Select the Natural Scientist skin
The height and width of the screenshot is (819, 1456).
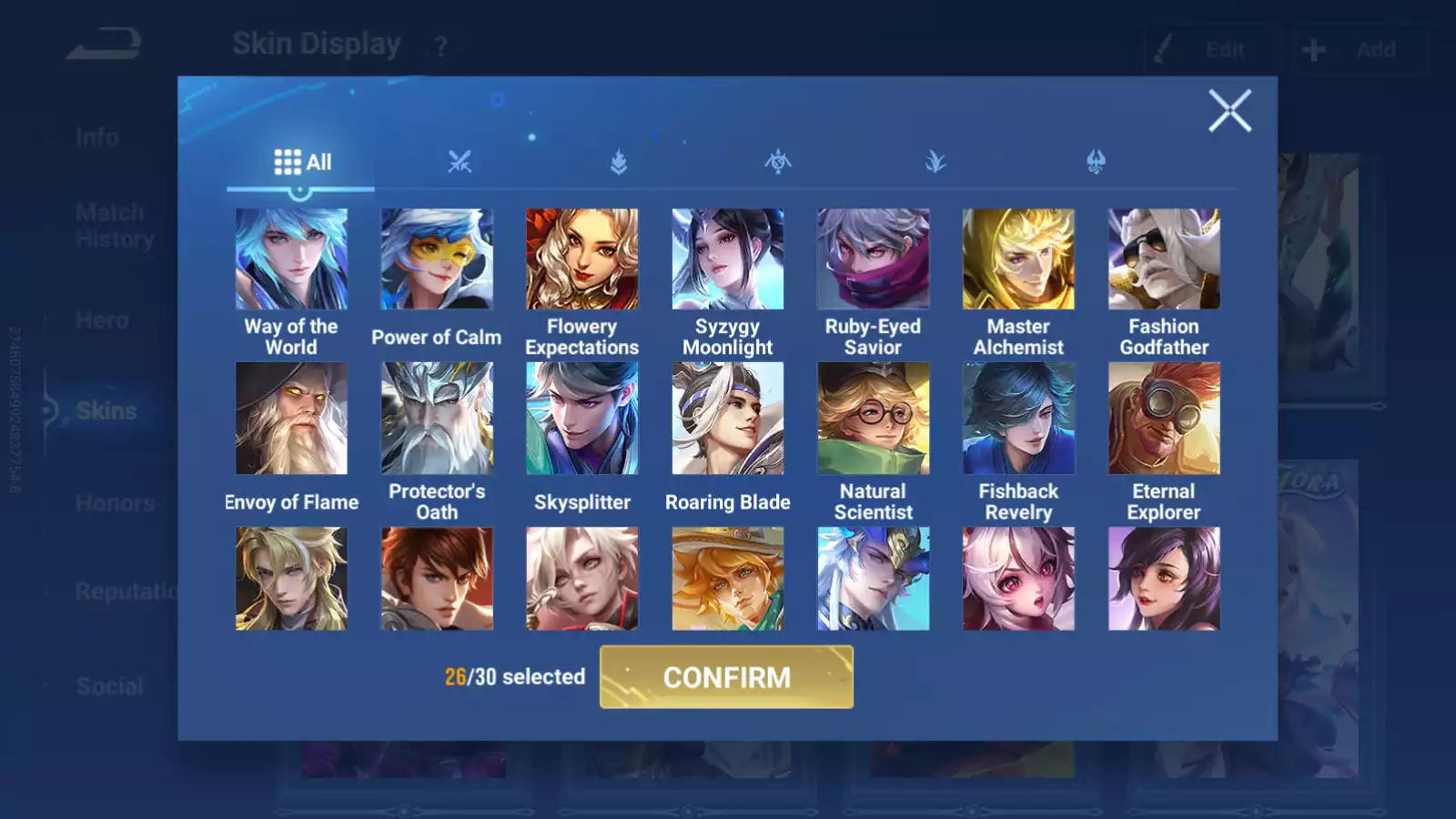coord(873,419)
